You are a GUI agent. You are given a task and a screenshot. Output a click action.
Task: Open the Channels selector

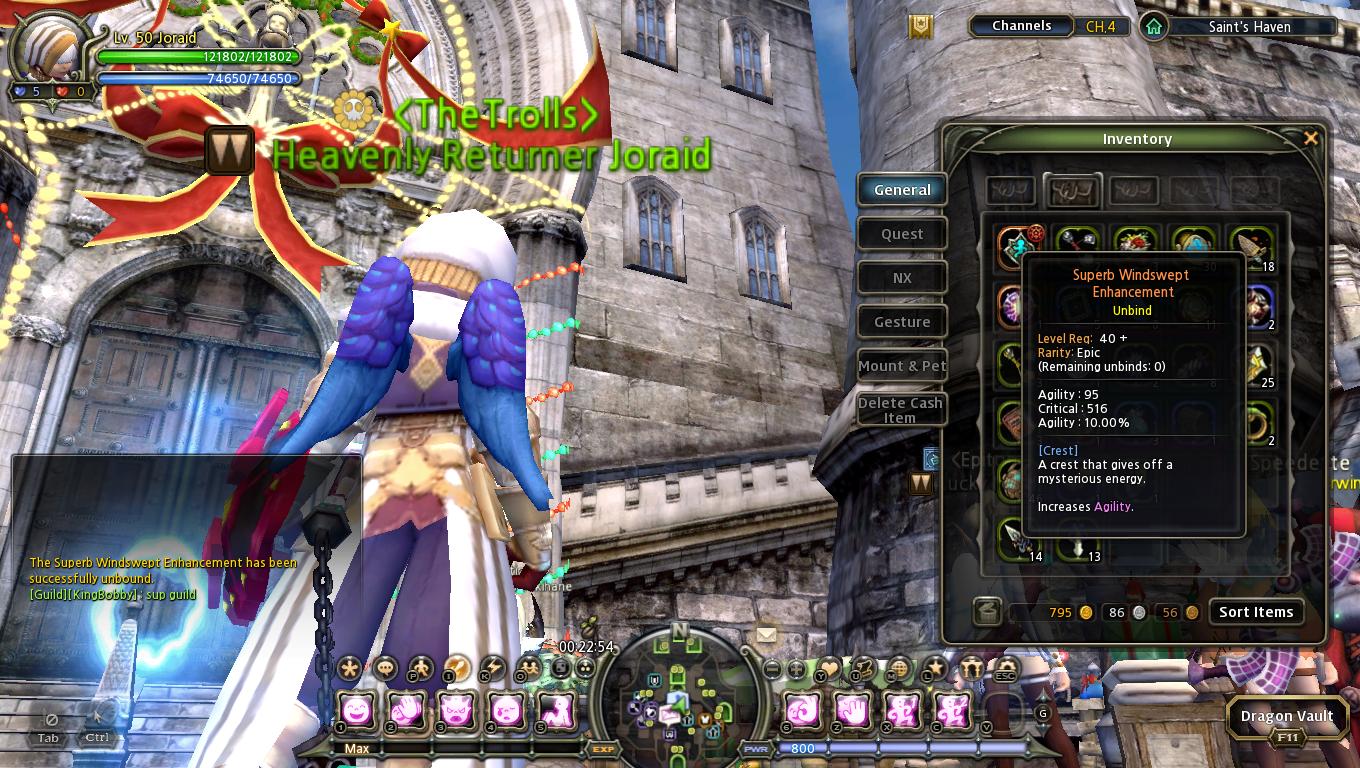[1021, 26]
